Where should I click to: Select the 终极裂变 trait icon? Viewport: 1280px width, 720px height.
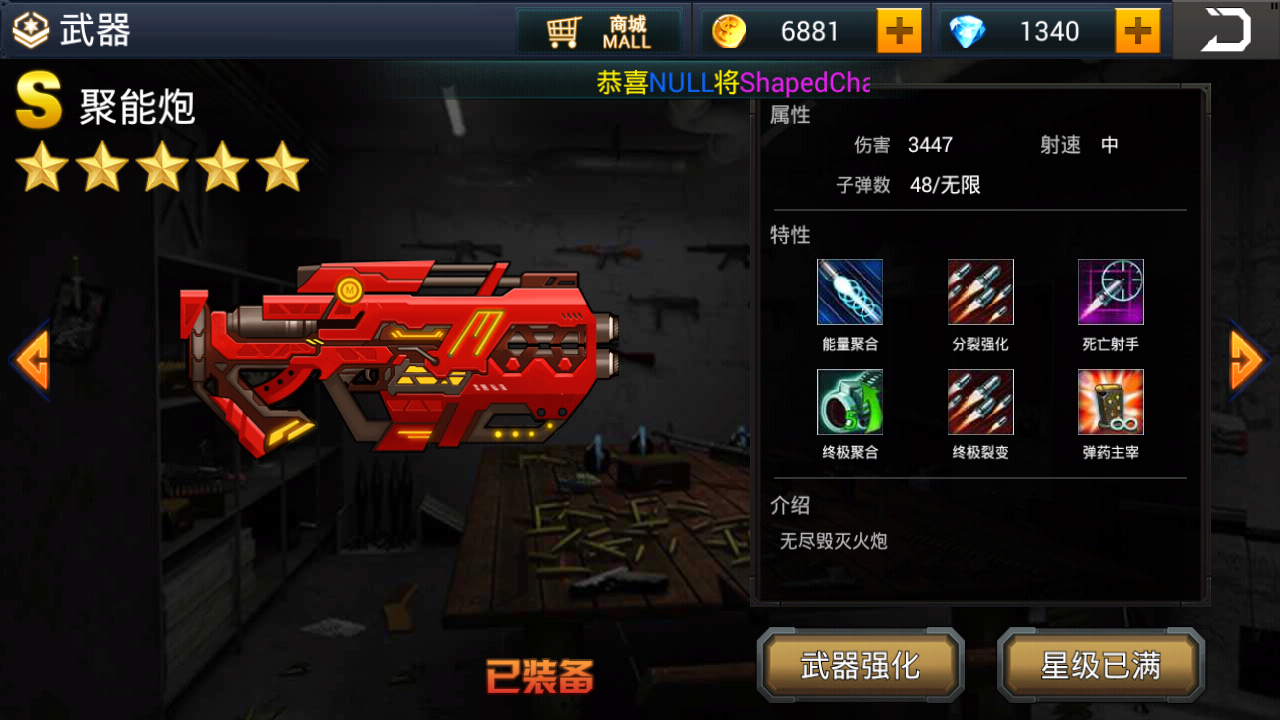(980, 402)
